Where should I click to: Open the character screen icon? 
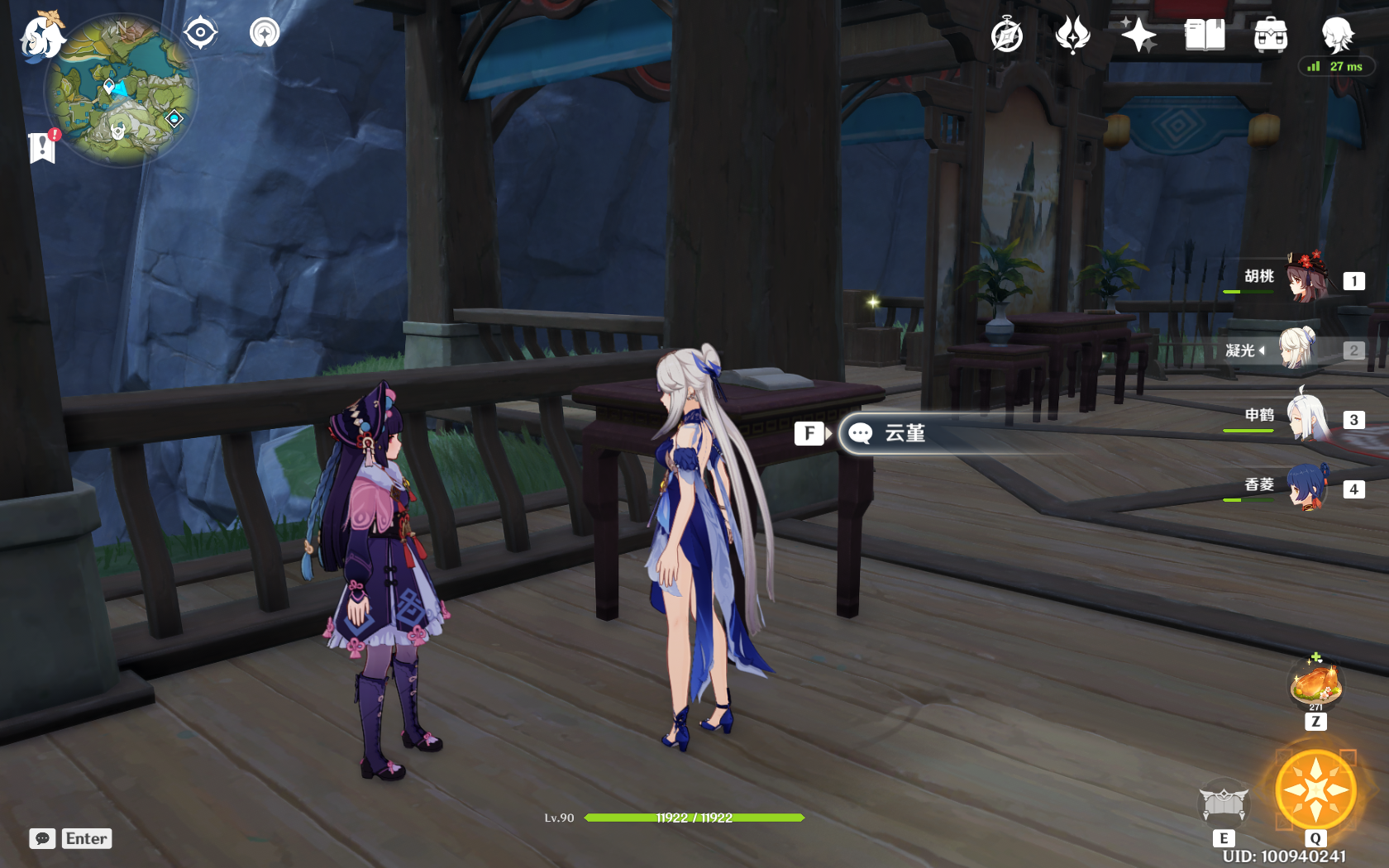pos(1336,35)
